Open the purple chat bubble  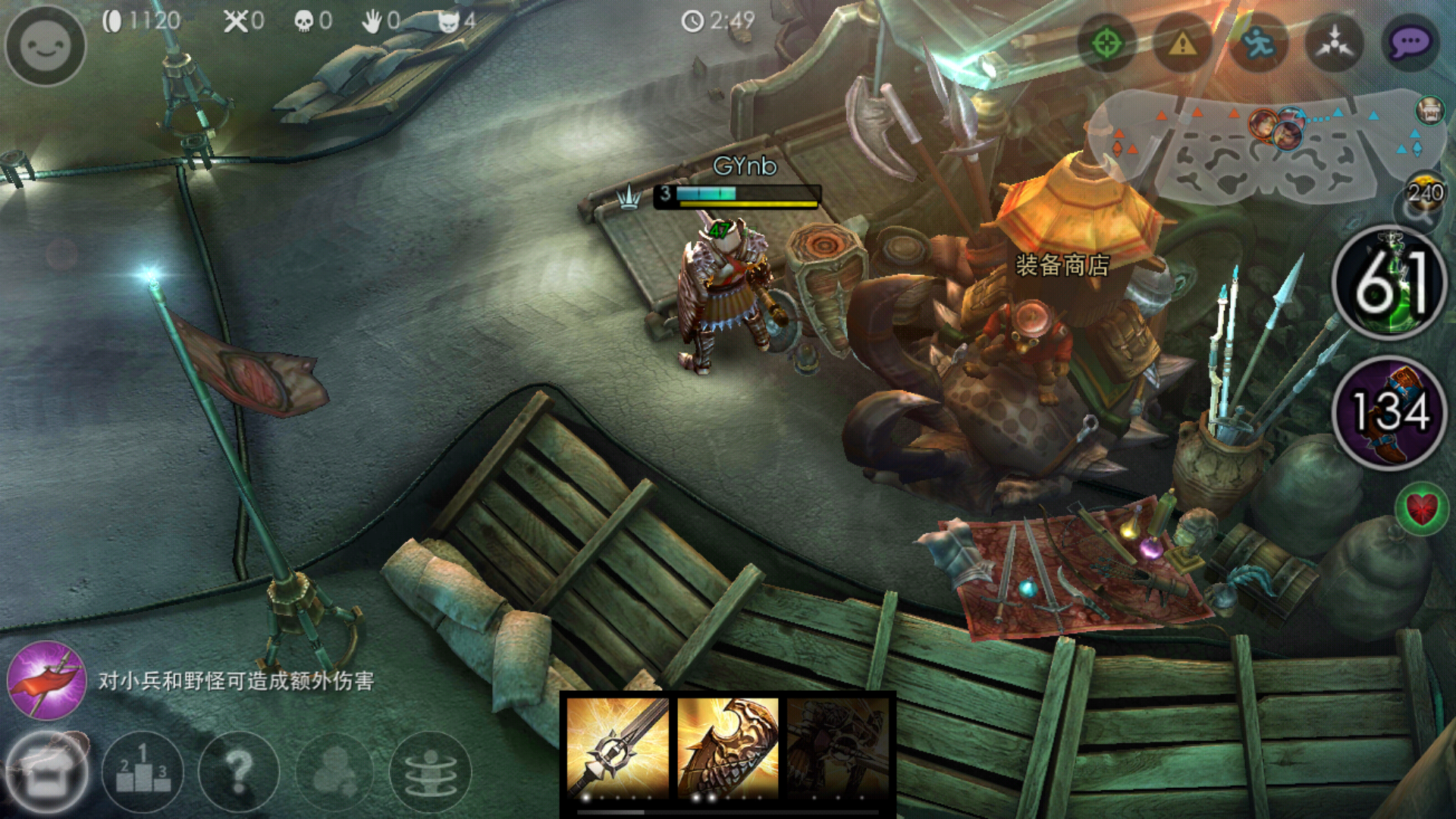pyautogui.click(x=1410, y=43)
